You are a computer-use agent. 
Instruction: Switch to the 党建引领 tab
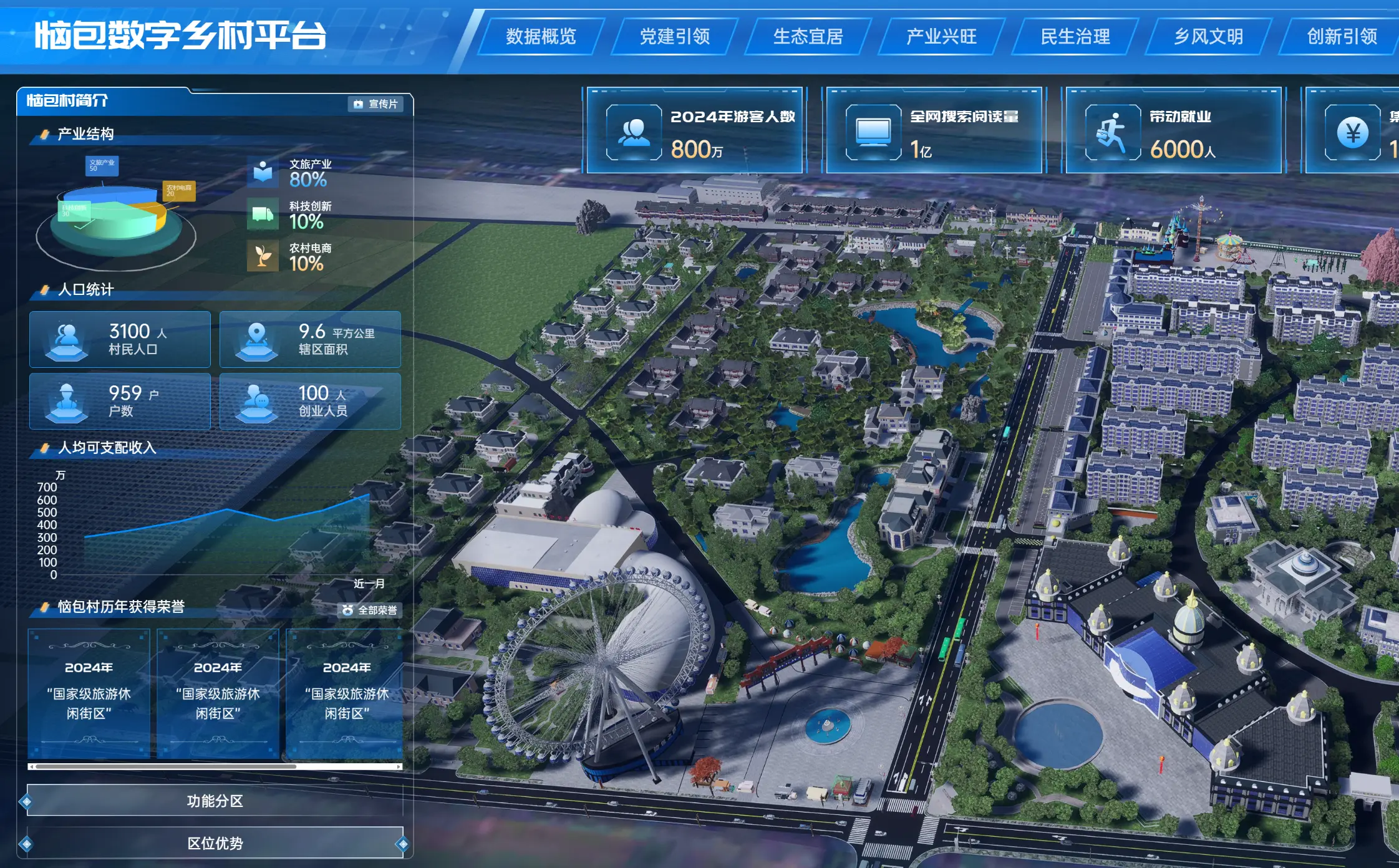[674, 37]
